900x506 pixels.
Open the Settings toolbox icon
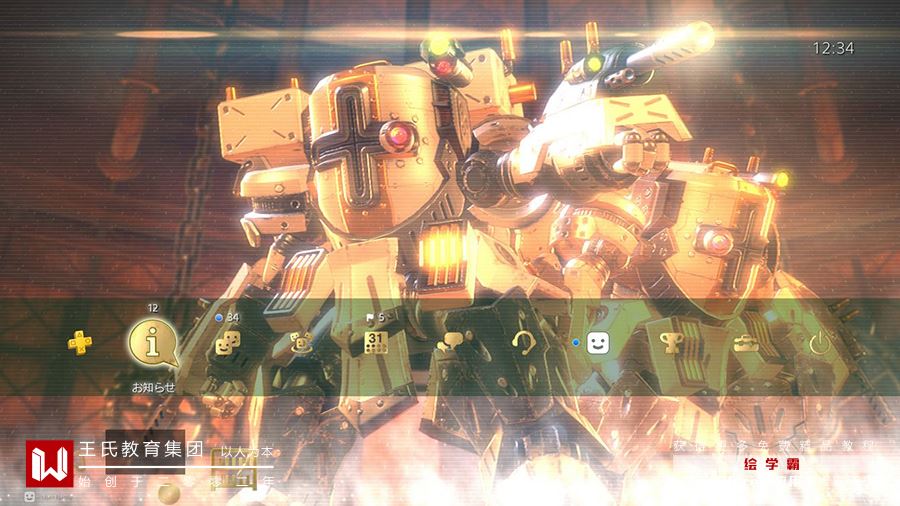(x=745, y=343)
